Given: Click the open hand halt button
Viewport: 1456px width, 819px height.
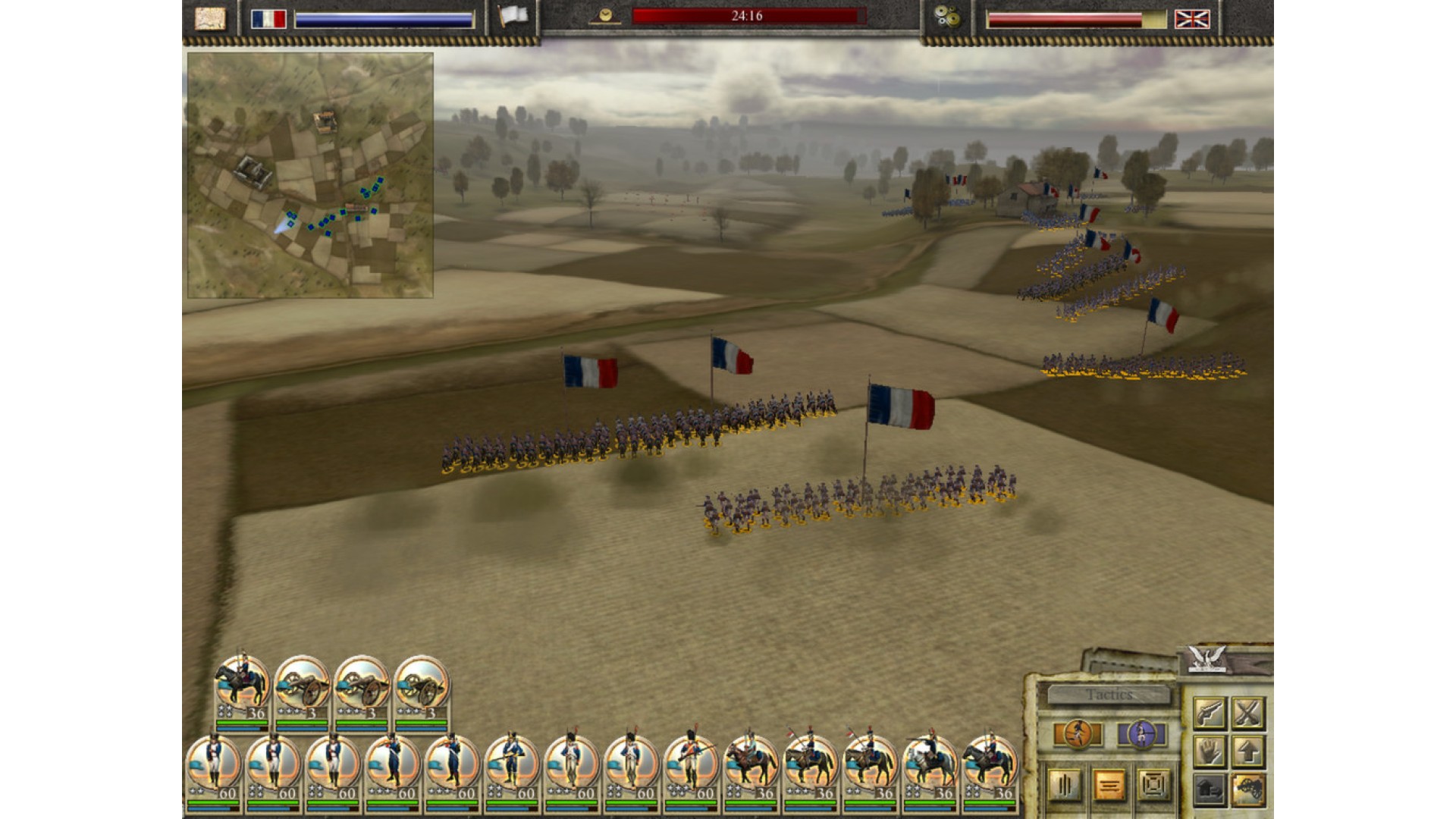Looking at the screenshot, I should 1210,752.
